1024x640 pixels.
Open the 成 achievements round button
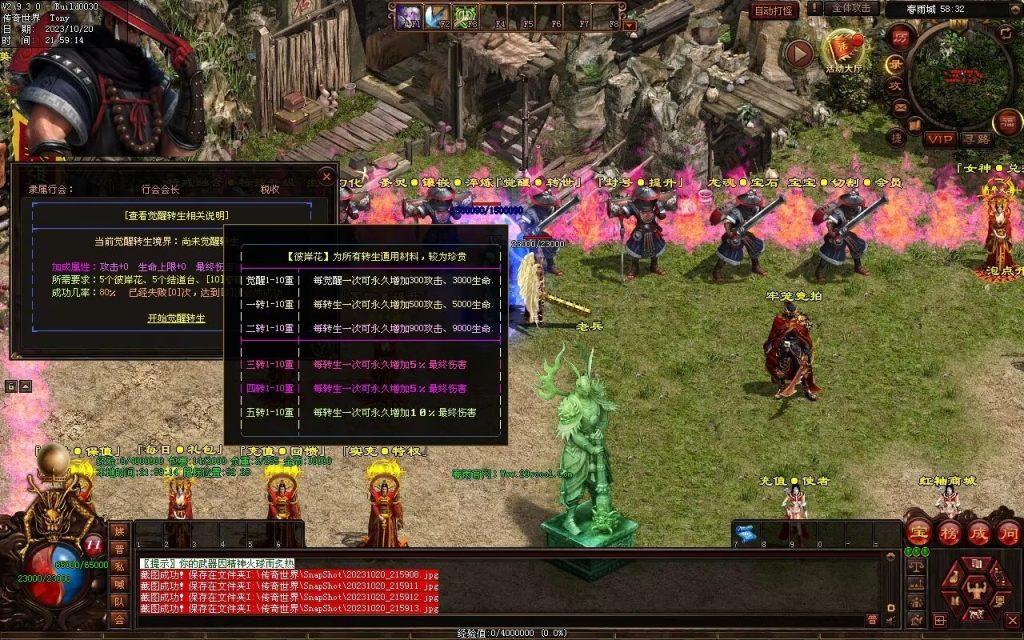click(x=979, y=531)
